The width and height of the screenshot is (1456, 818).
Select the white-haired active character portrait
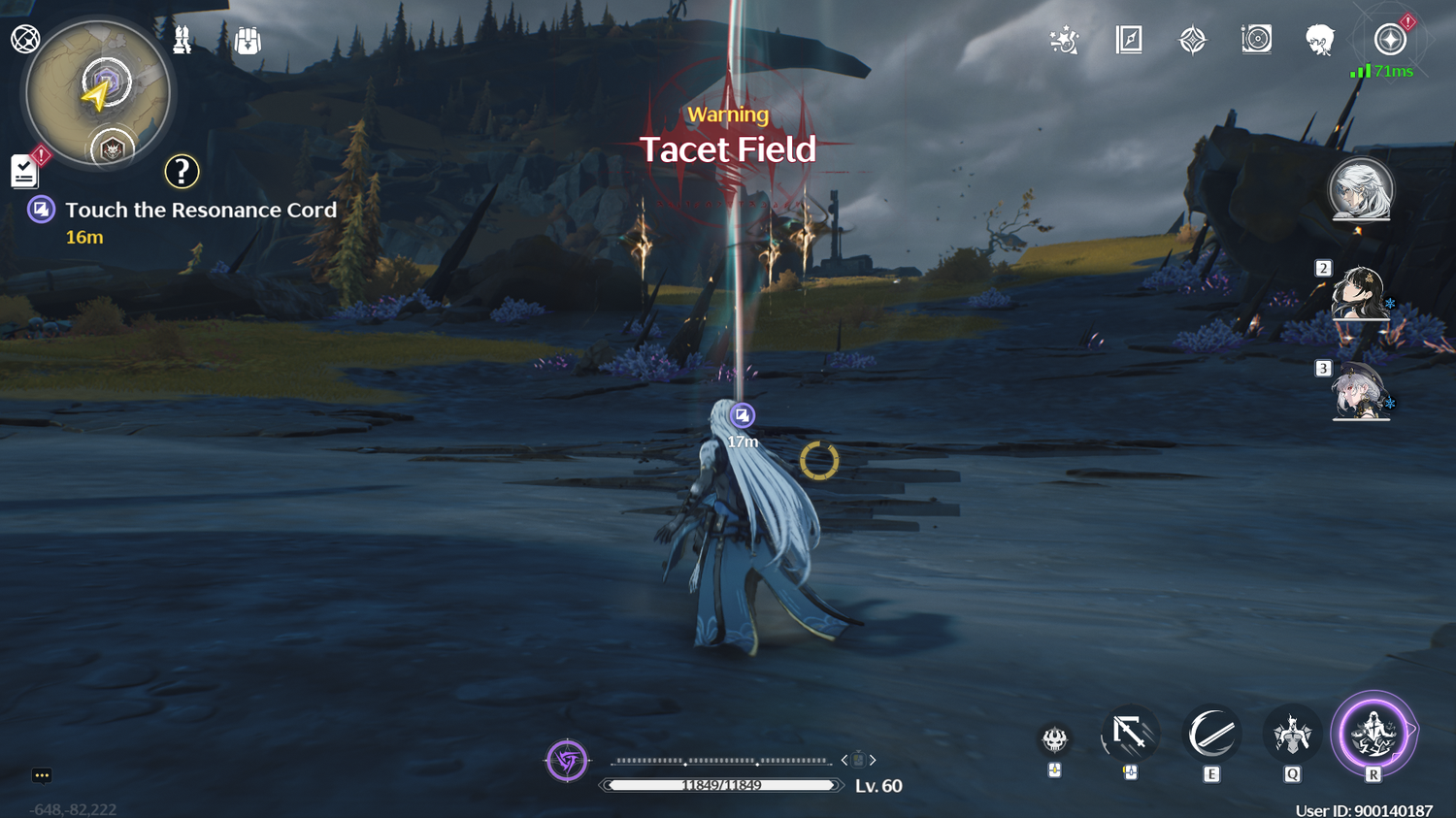coord(1361,189)
